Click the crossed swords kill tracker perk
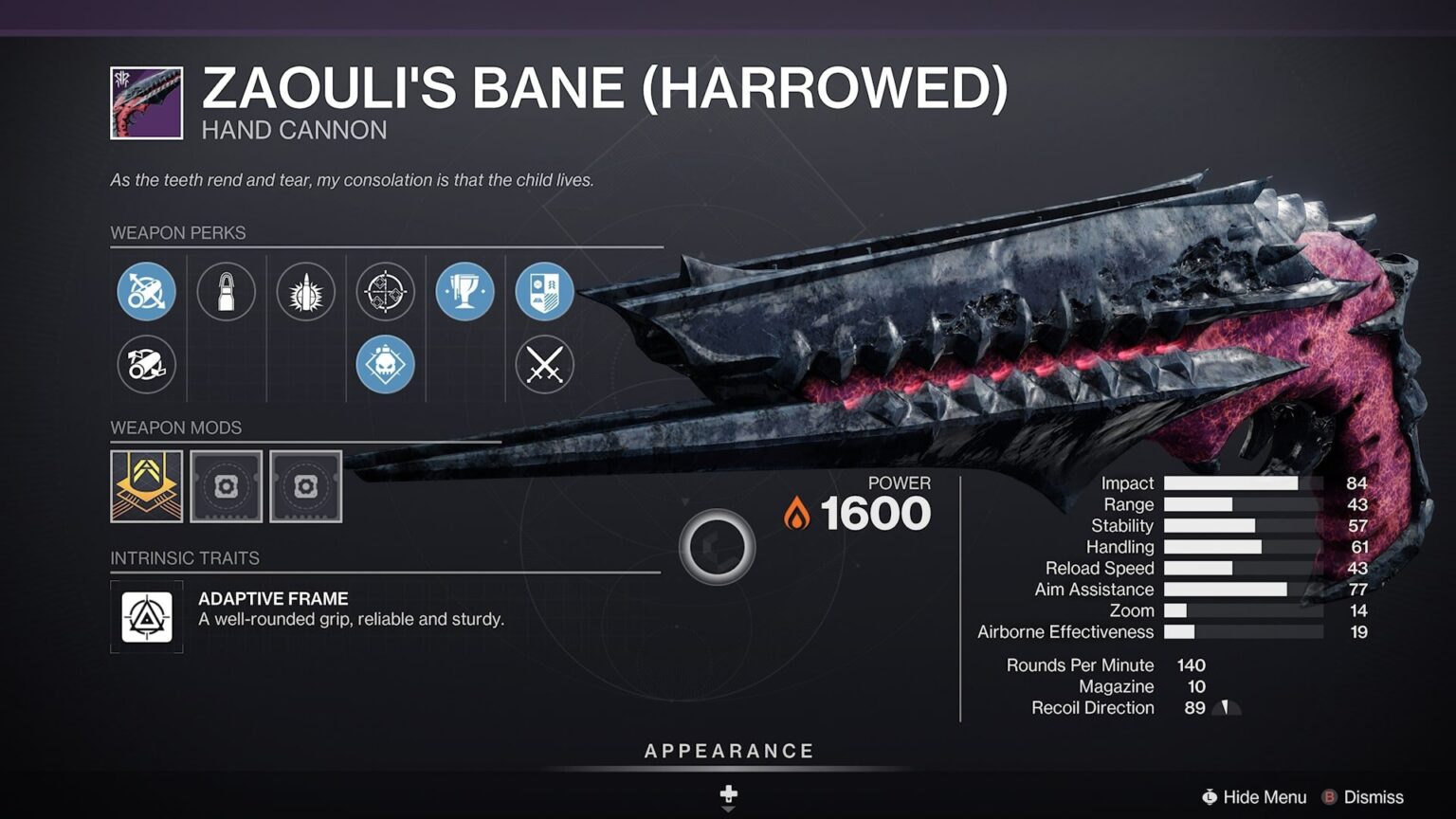The width and height of the screenshot is (1456, 819). tap(543, 364)
